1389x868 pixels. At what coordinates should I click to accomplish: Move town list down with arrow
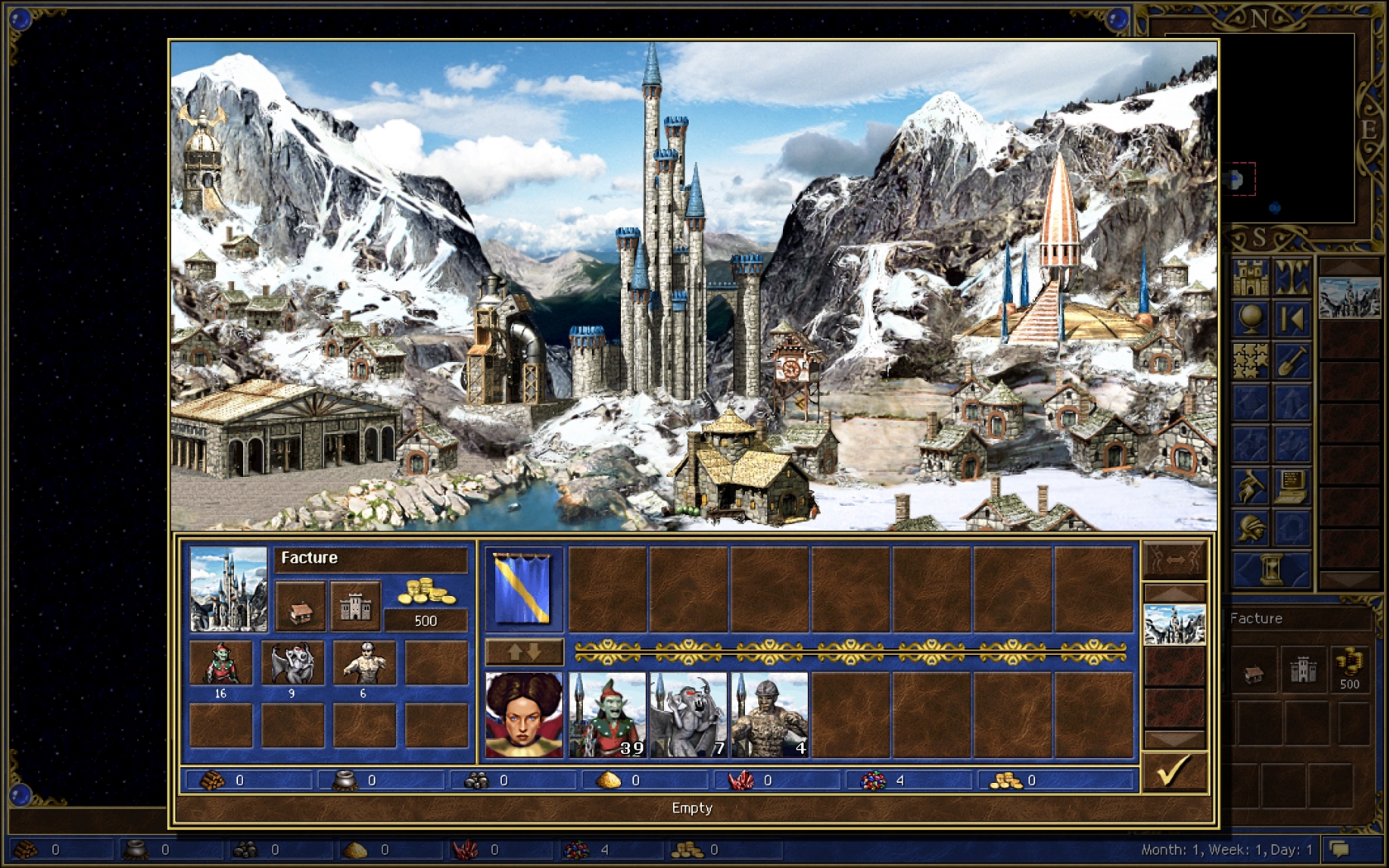pos(1174,738)
